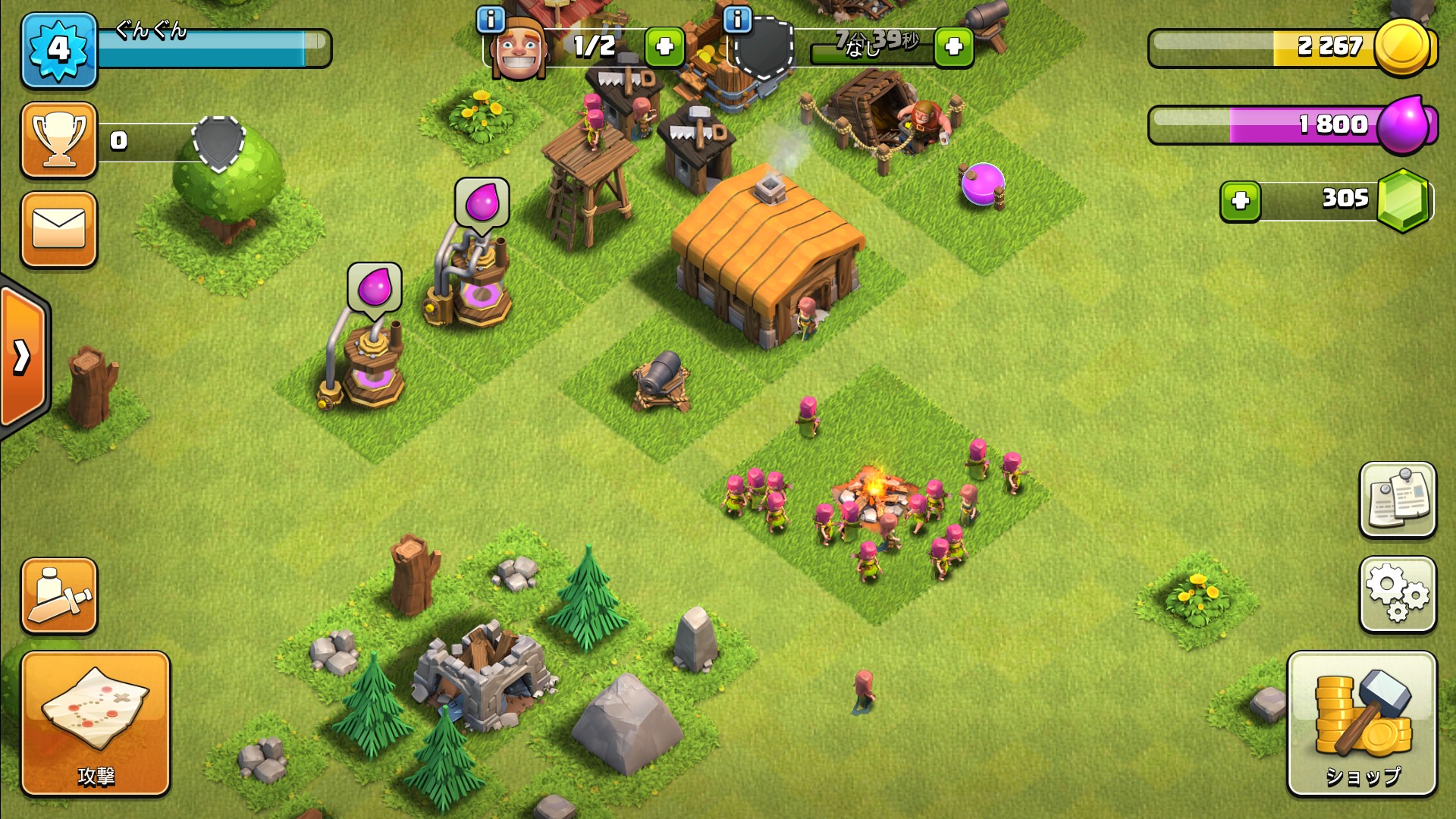
Task: Collect elixir from the upper collector bubble
Action: click(482, 202)
